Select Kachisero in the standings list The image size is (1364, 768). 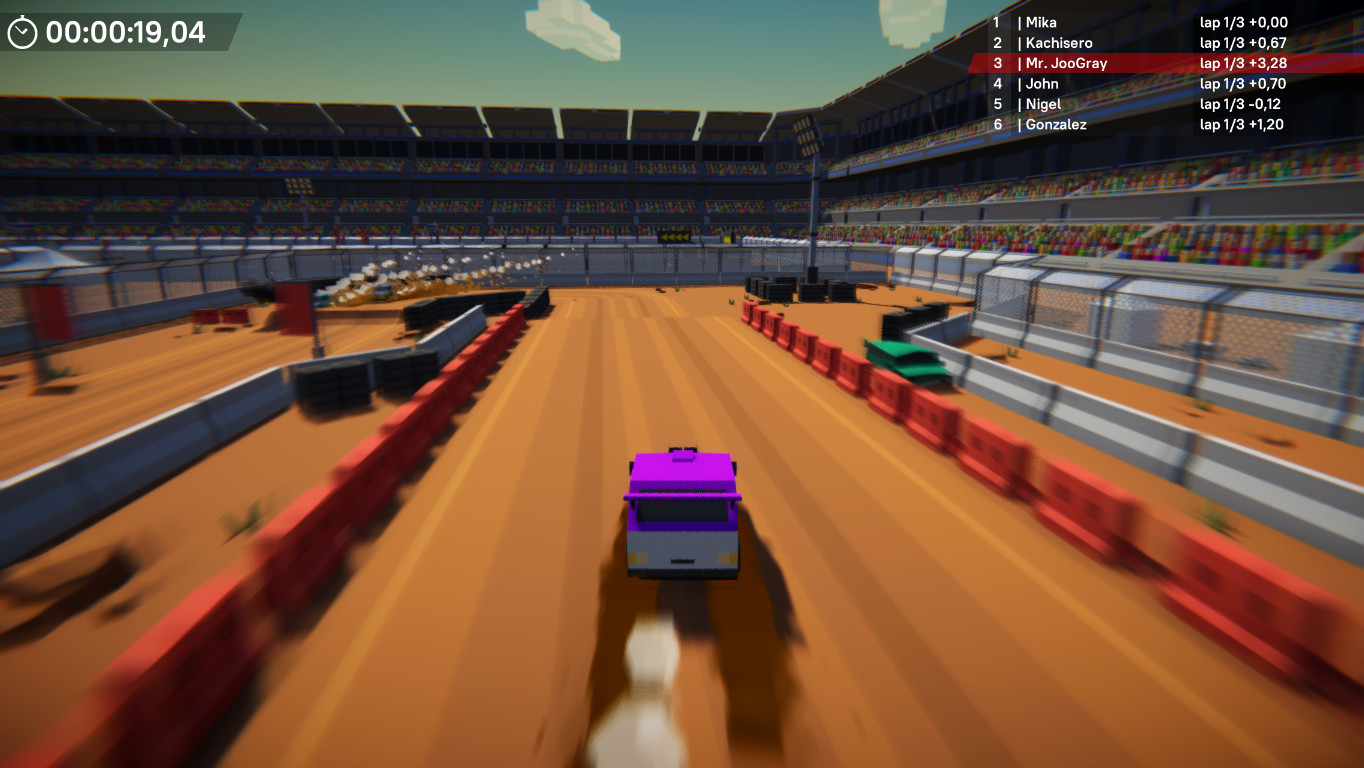(1060, 43)
